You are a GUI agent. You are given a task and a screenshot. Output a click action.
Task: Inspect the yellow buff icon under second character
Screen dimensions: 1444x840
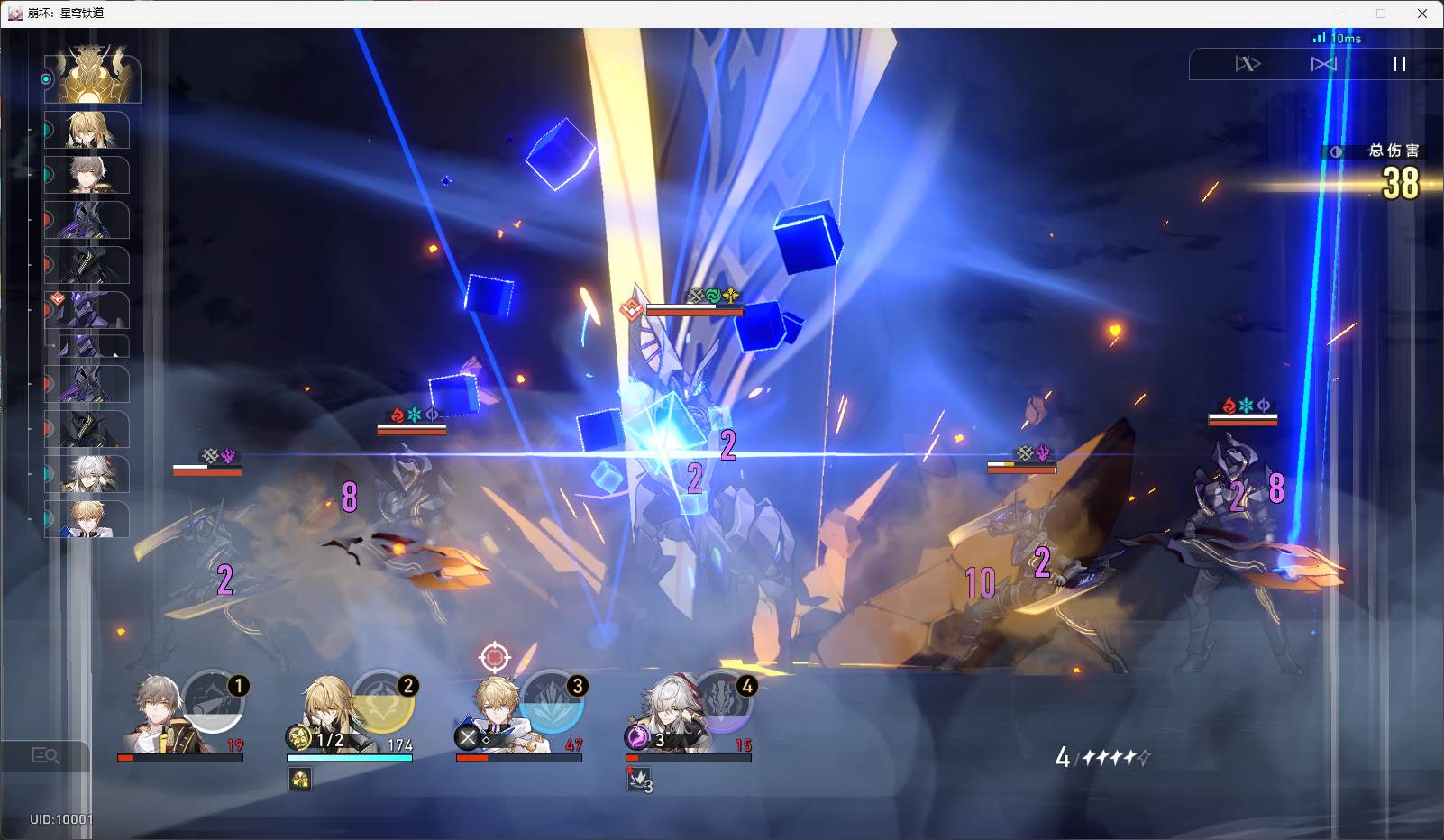pyautogui.click(x=300, y=779)
